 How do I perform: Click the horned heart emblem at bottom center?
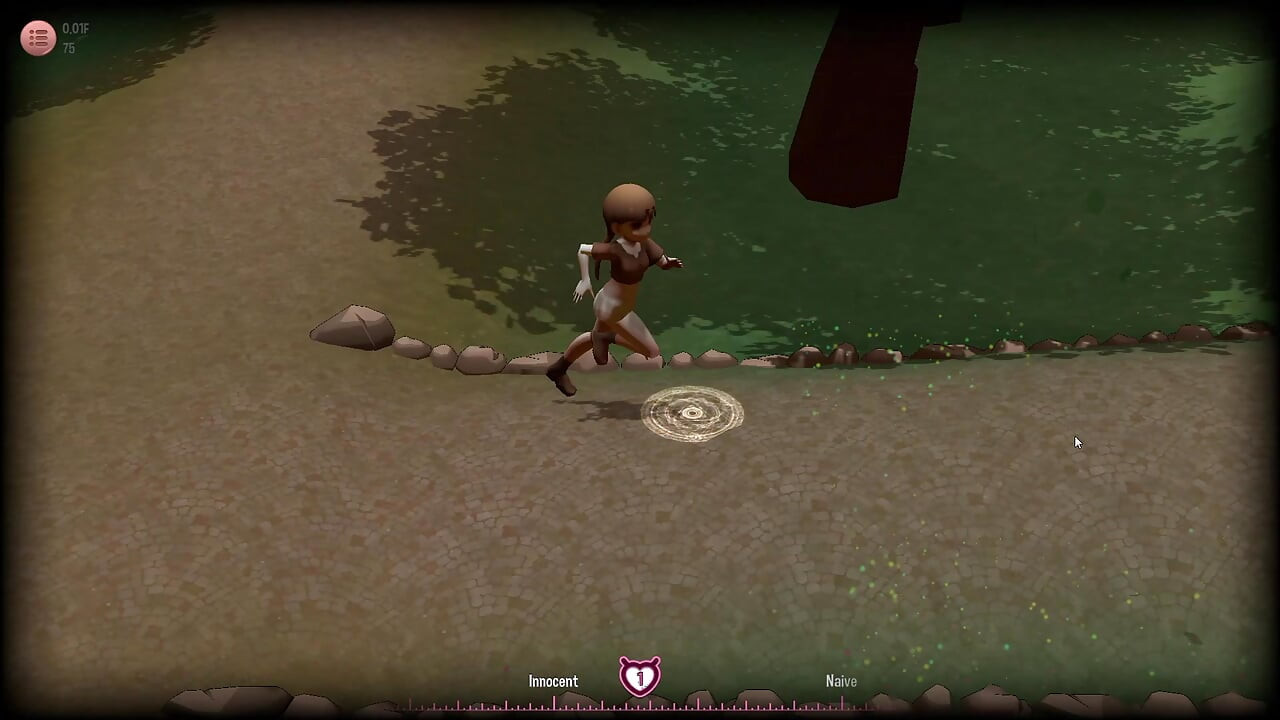tap(640, 677)
